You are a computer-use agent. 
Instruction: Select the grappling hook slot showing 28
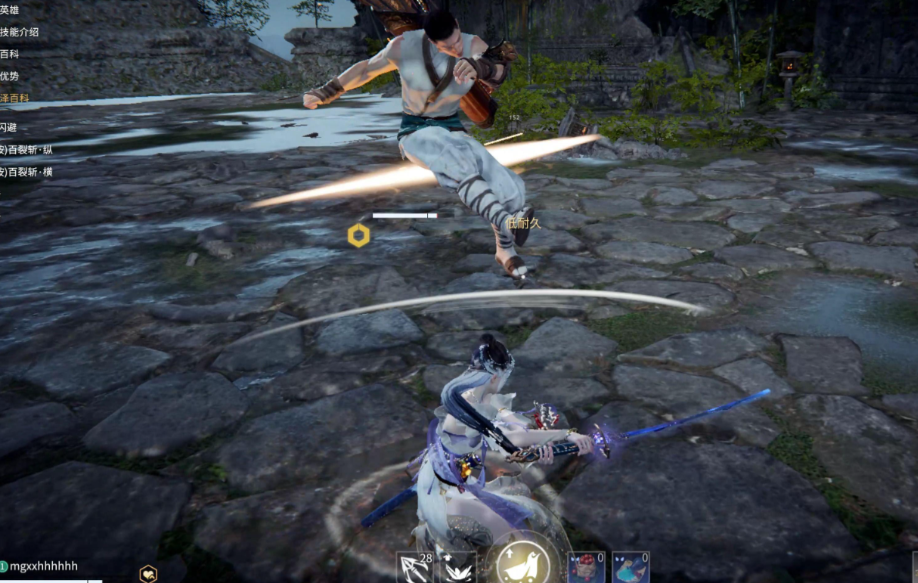pos(415,567)
